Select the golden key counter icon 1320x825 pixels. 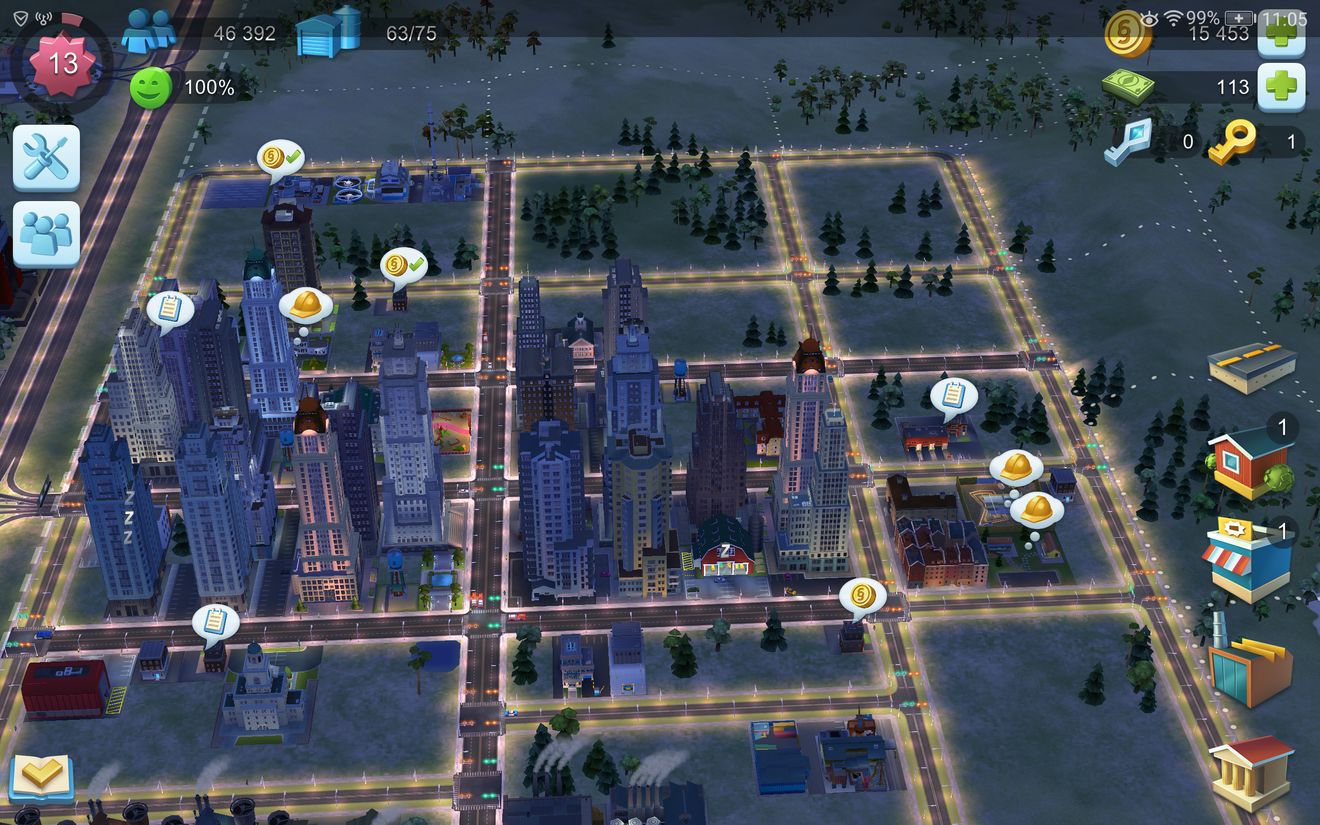click(x=1232, y=142)
